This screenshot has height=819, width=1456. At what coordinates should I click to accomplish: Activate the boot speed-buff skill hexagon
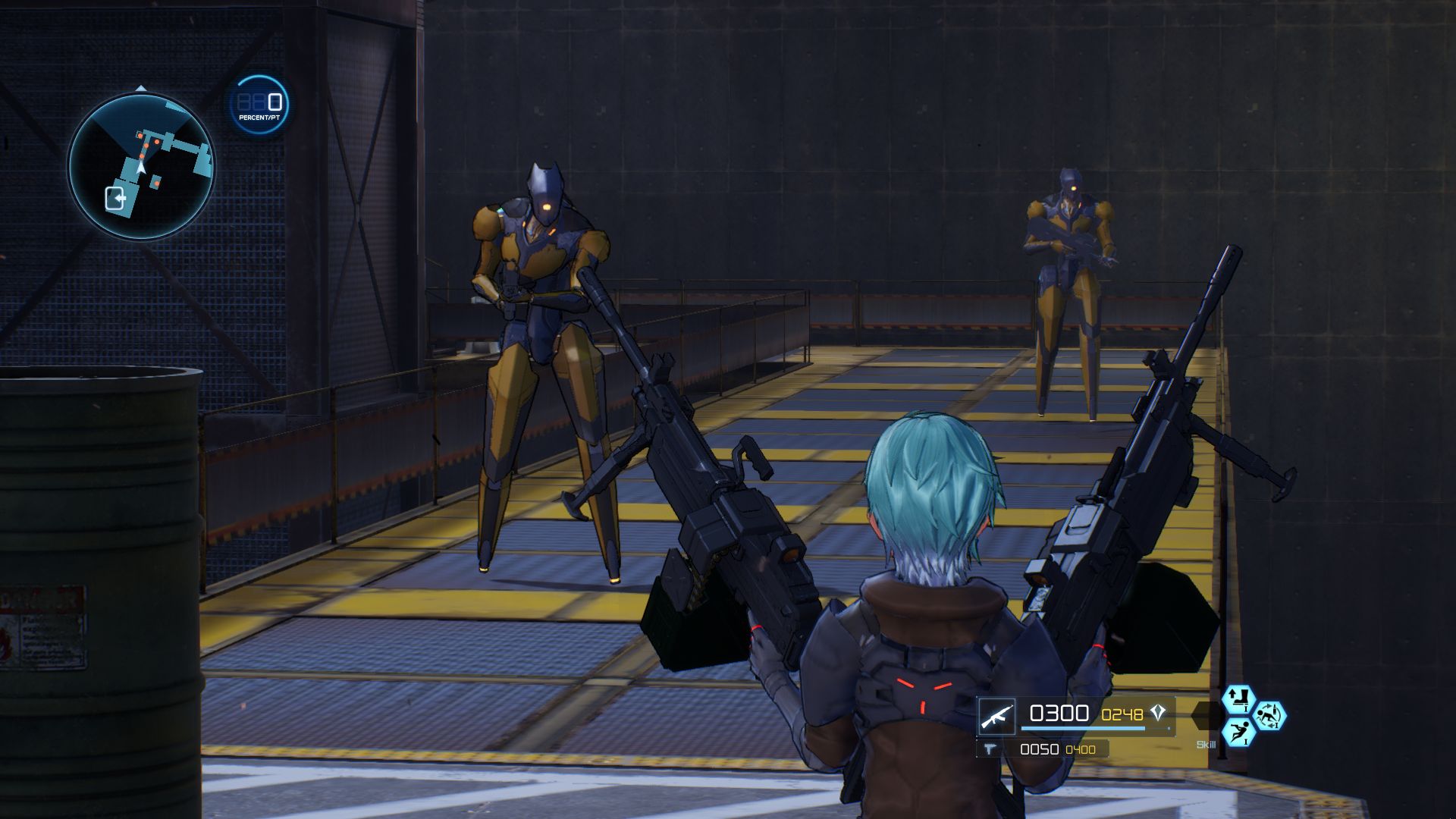click(1238, 699)
